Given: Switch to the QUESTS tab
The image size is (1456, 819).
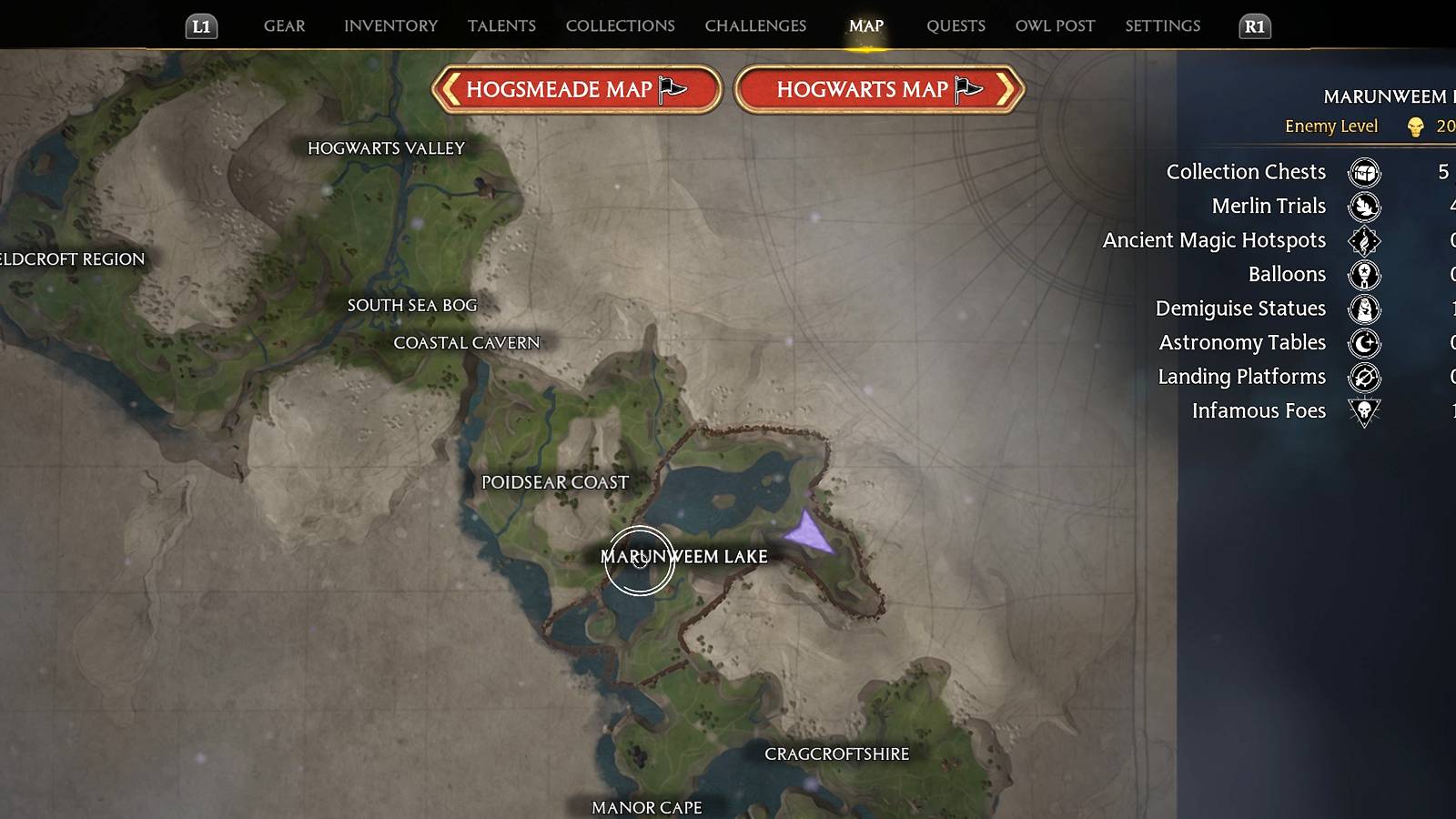Looking at the screenshot, I should click(x=955, y=25).
